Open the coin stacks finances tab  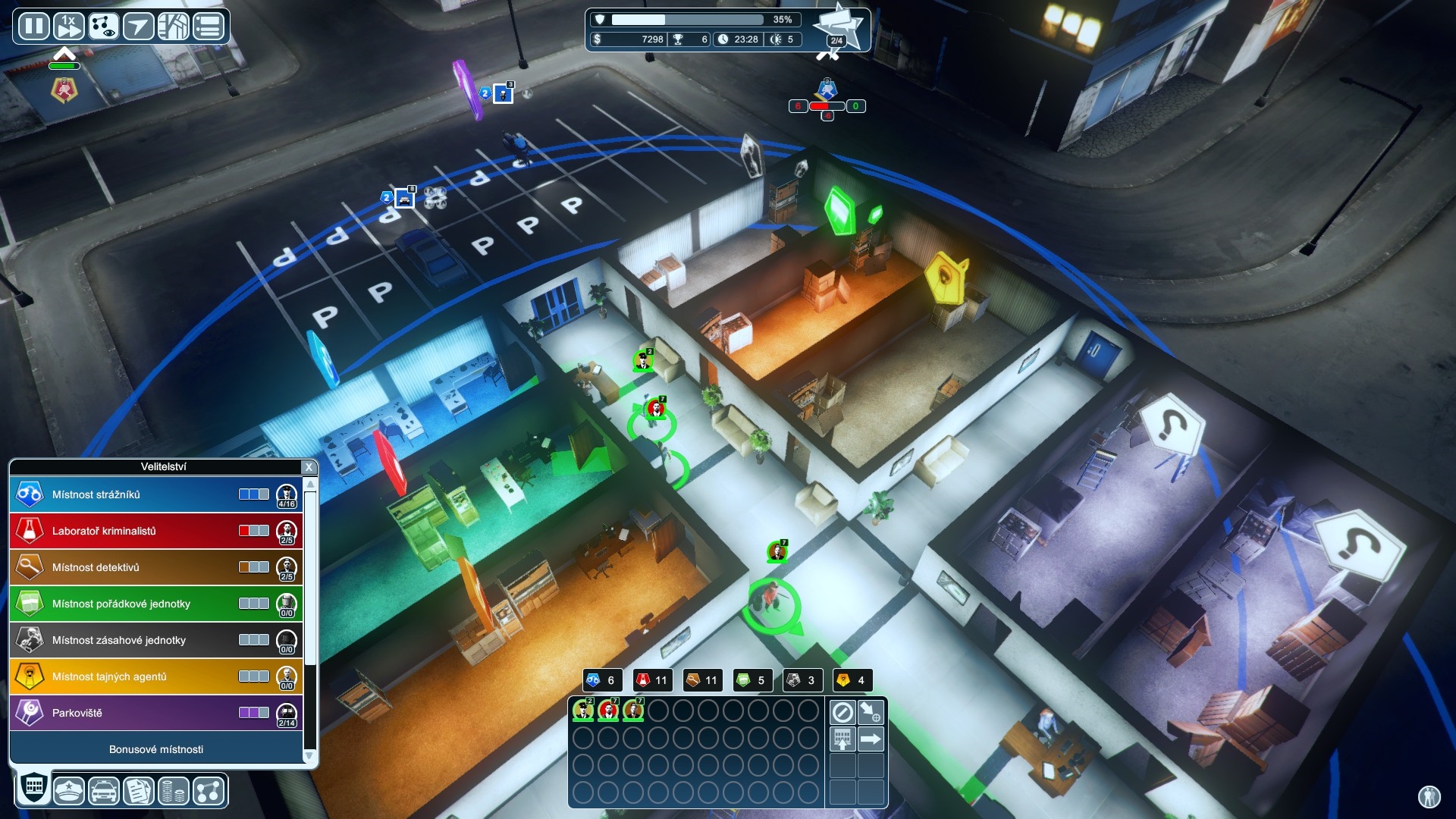pyautogui.click(x=174, y=791)
